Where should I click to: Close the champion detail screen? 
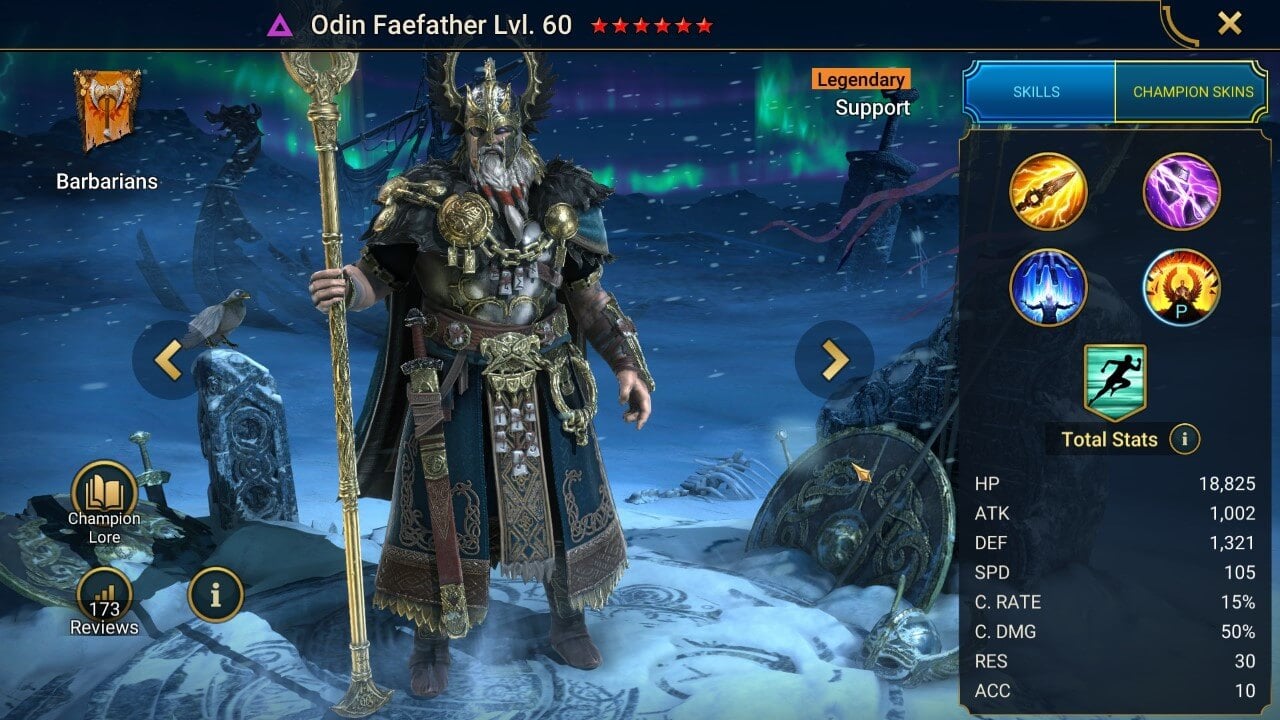click(1229, 23)
